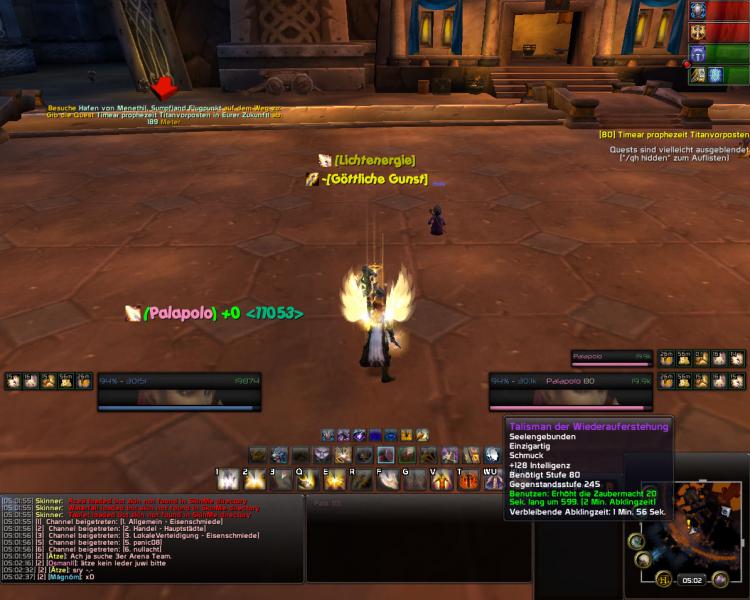Open the chat log window
Screen dimensions: 750x600
[152, 538]
